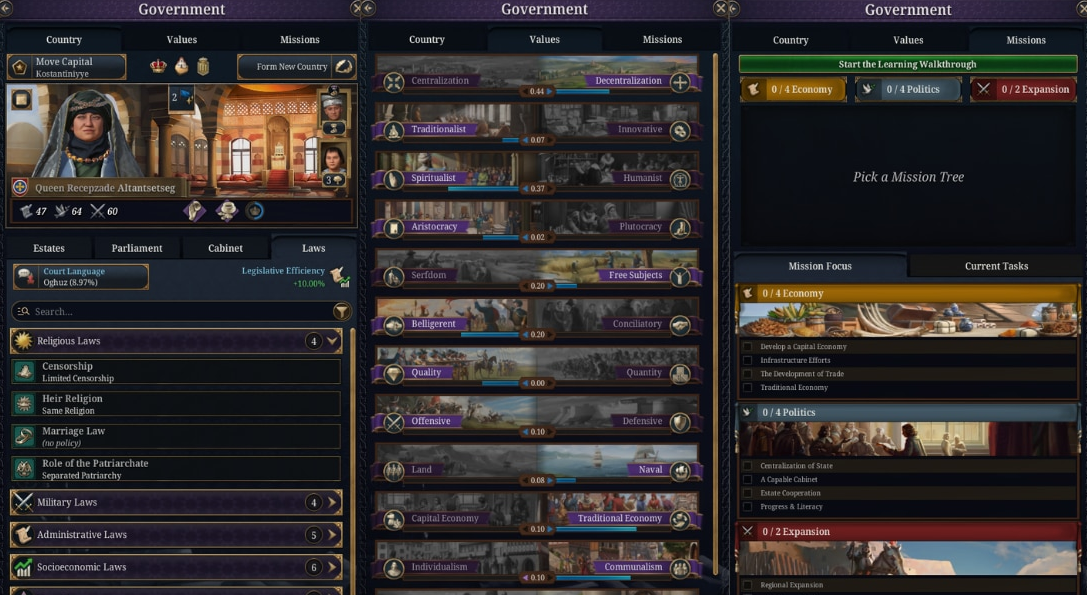Collapse the Religious Laws category
Viewport: 1087px width, 595px height.
[x=334, y=341]
